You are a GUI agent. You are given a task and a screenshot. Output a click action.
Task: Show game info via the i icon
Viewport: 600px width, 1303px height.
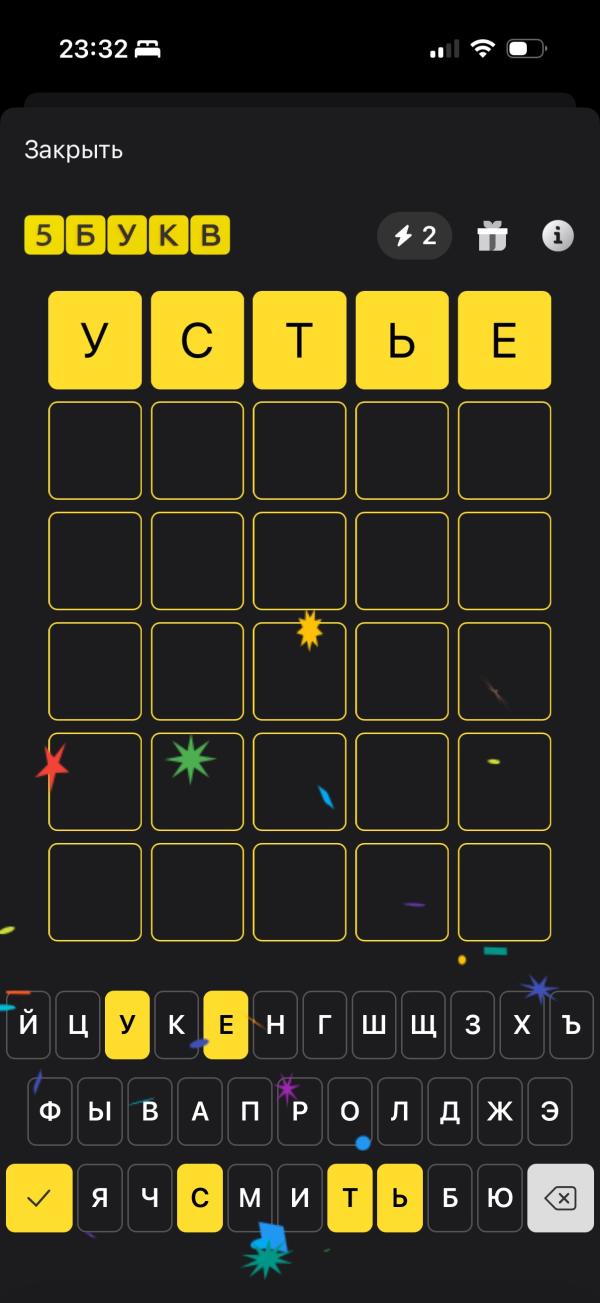coord(557,236)
